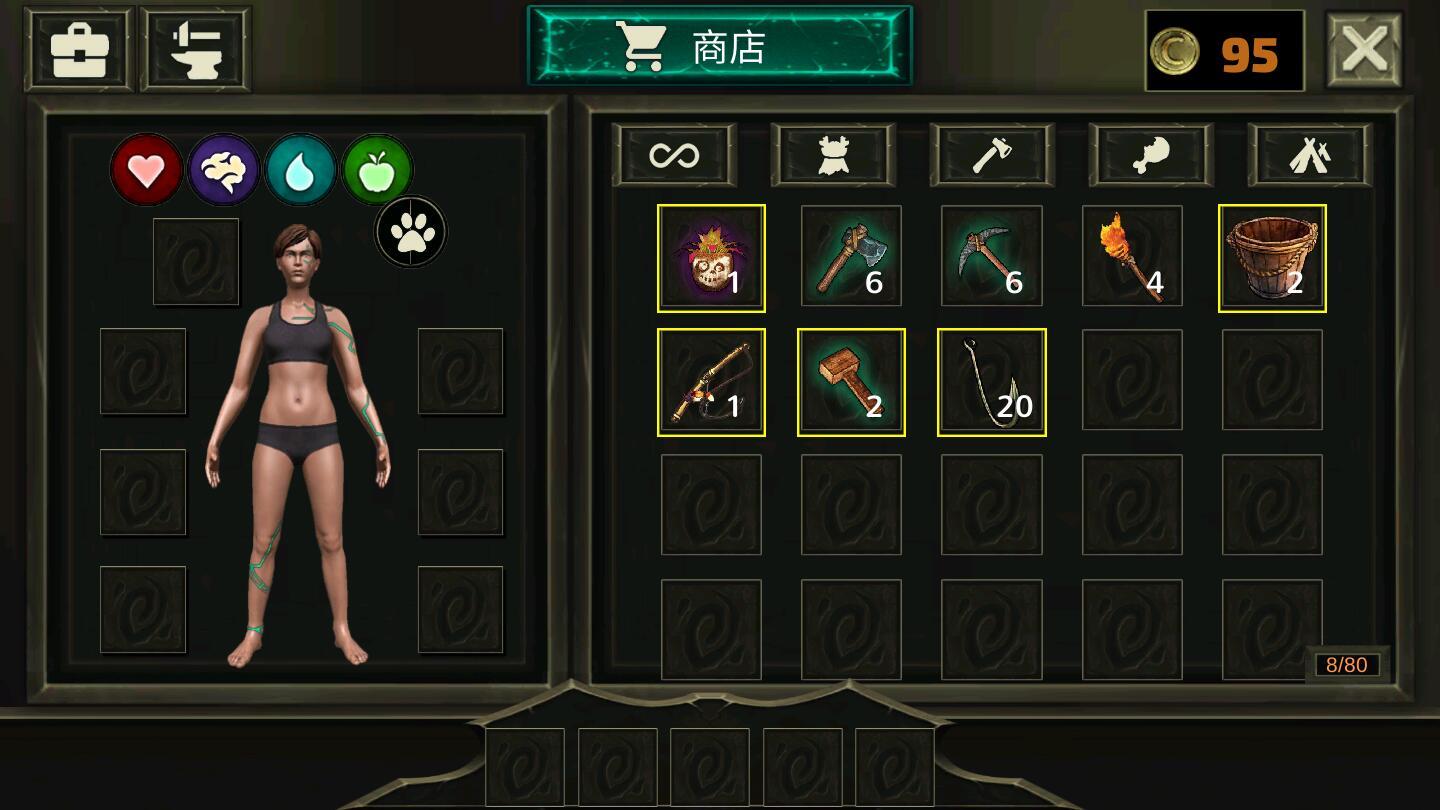The width and height of the screenshot is (1440, 810).
Task: Pick the fish hook stack
Action: pyautogui.click(x=991, y=382)
